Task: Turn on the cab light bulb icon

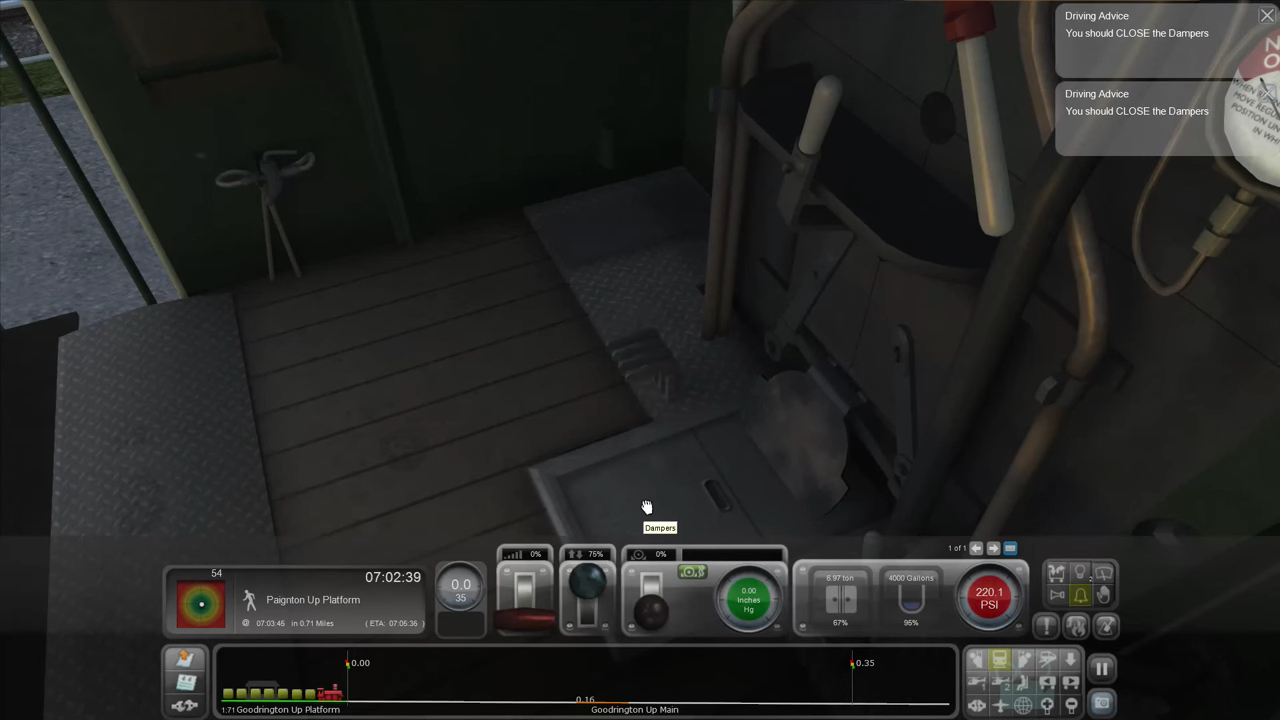Action: [1080, 570]
